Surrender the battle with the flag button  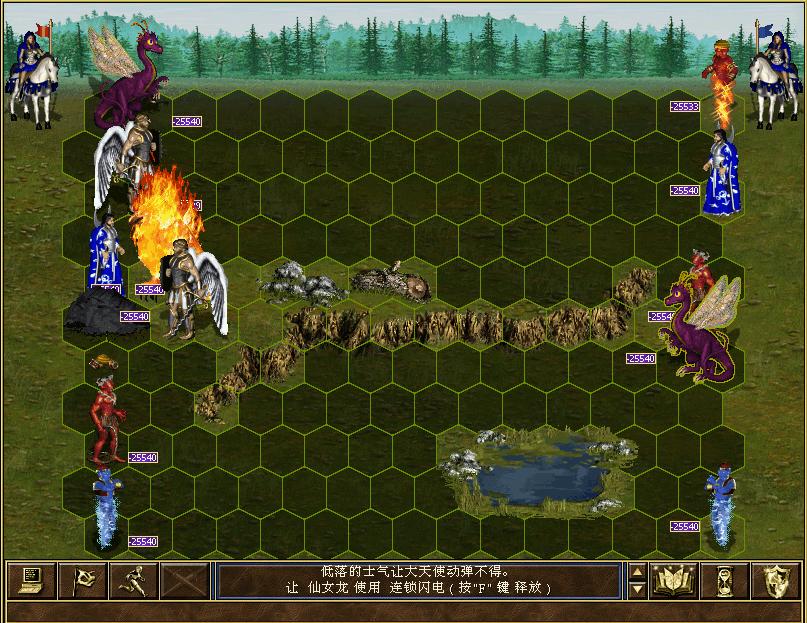(x=82, y=580)
